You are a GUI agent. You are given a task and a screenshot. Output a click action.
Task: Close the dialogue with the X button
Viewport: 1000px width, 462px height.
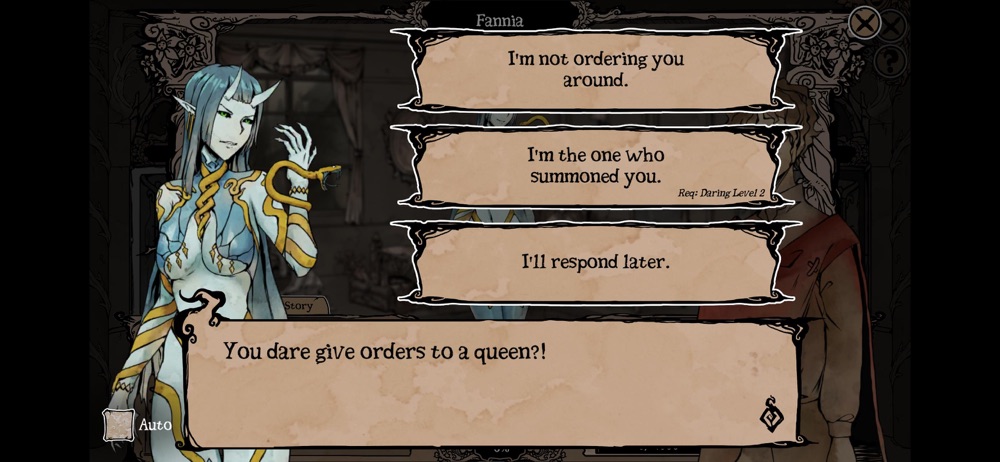[x=864, y=22]
